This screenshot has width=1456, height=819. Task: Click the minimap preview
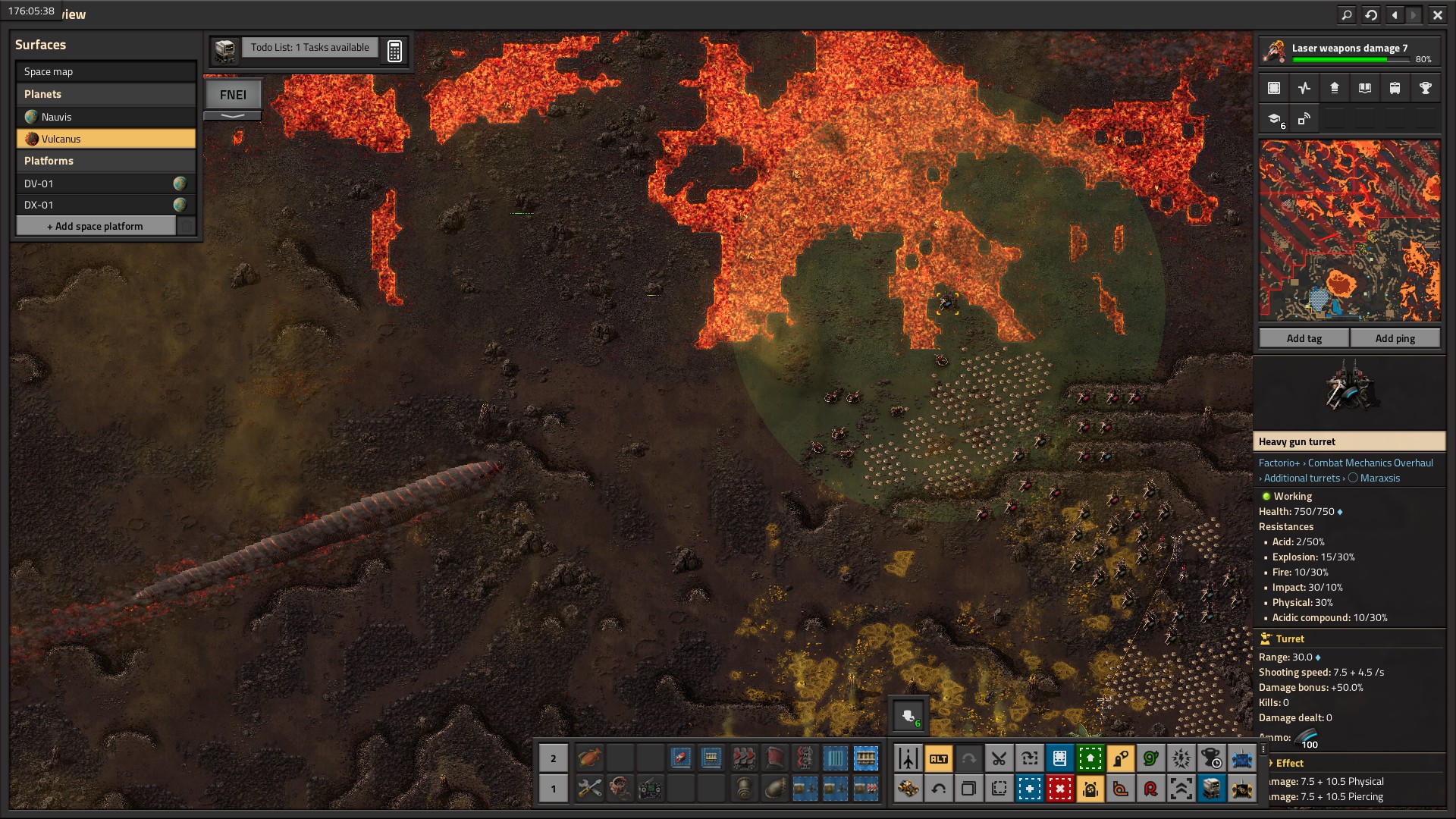(1349, 231)
